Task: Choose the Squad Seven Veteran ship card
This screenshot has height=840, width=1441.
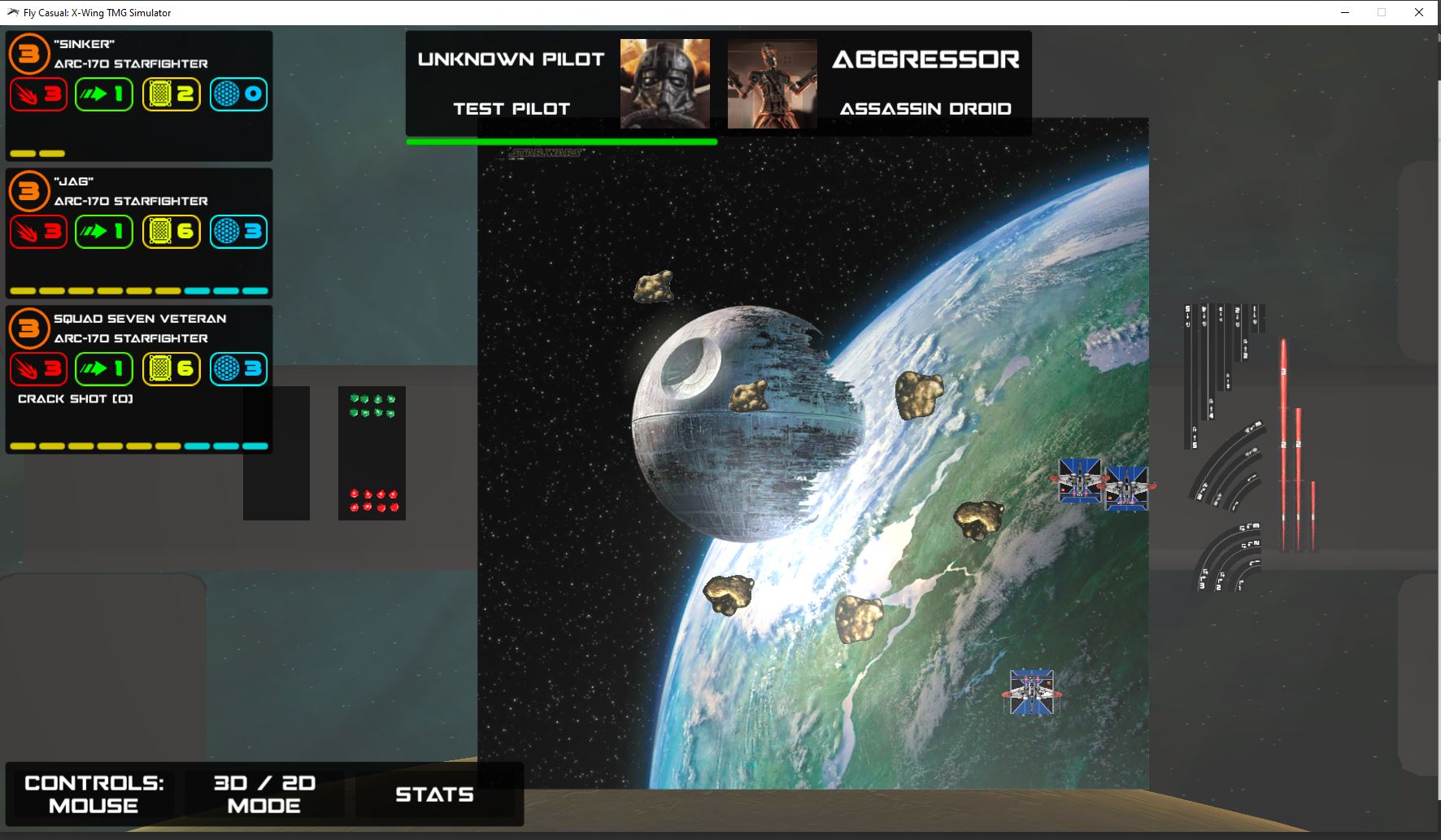Action: [139, 379]
